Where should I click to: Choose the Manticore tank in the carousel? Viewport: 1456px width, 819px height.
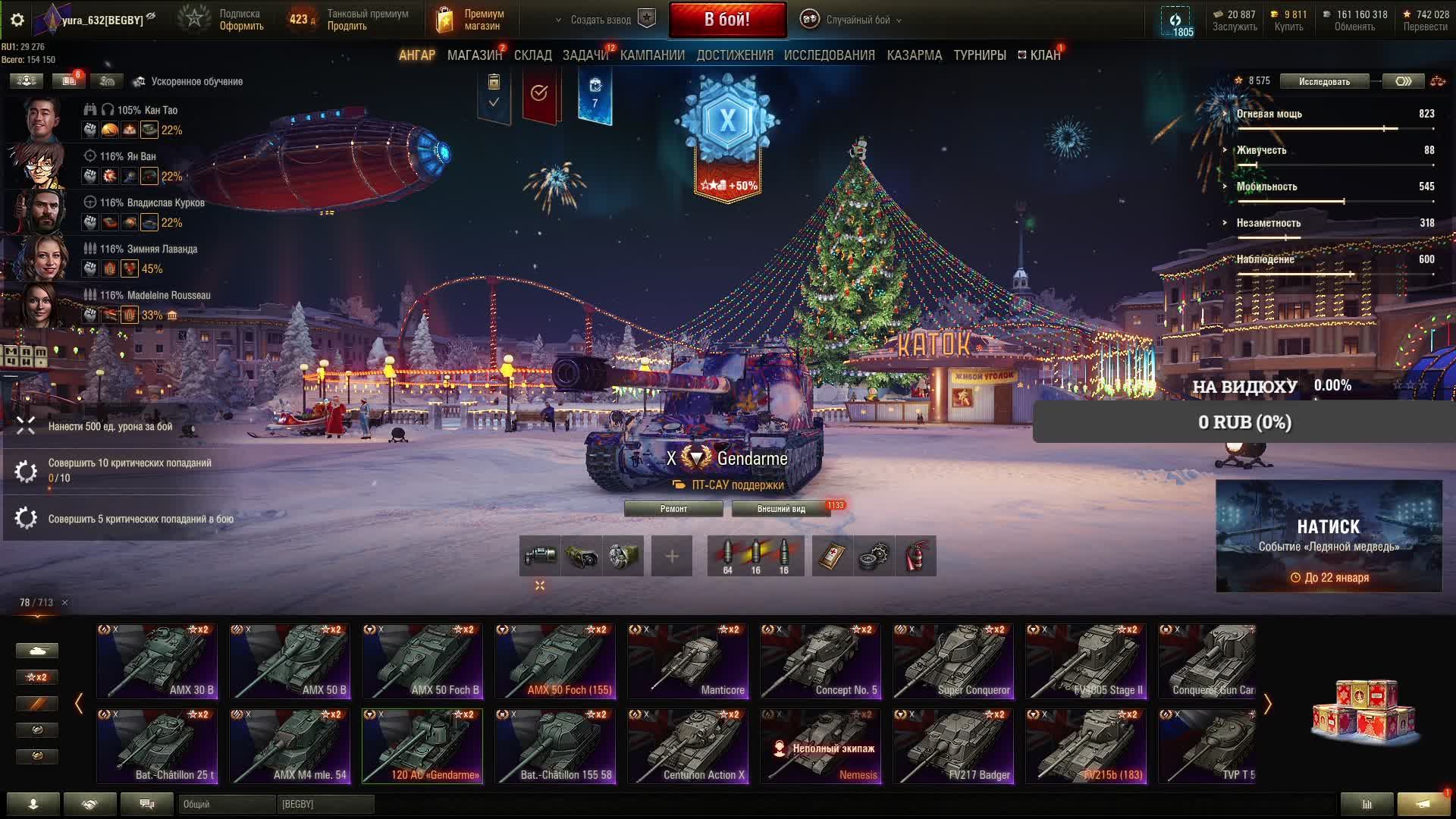pyautogui.click(x=688, y=661)
